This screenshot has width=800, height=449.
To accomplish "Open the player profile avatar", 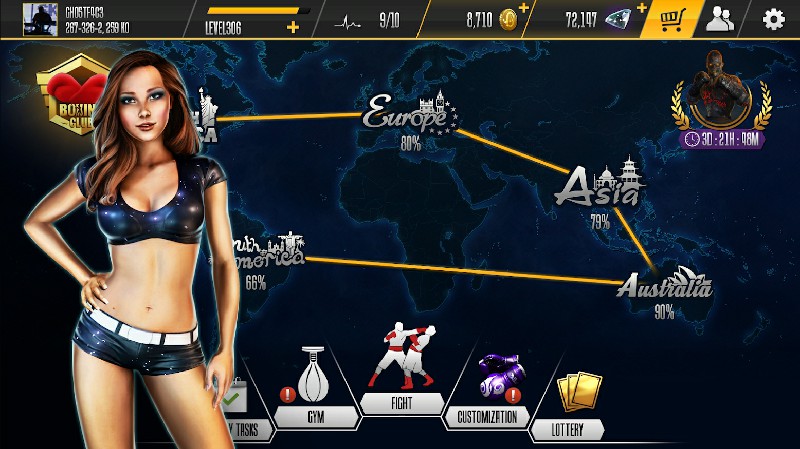I will pos(41,18).
